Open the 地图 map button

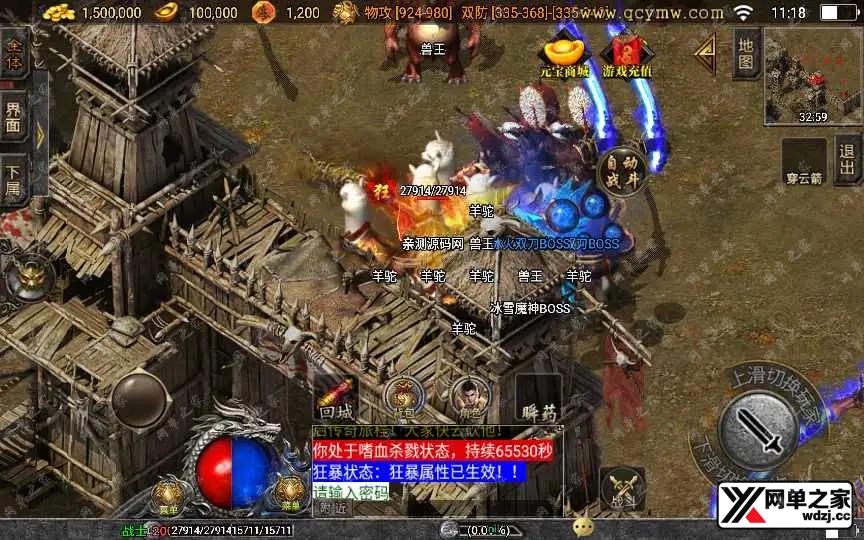[x=744, y=55]
